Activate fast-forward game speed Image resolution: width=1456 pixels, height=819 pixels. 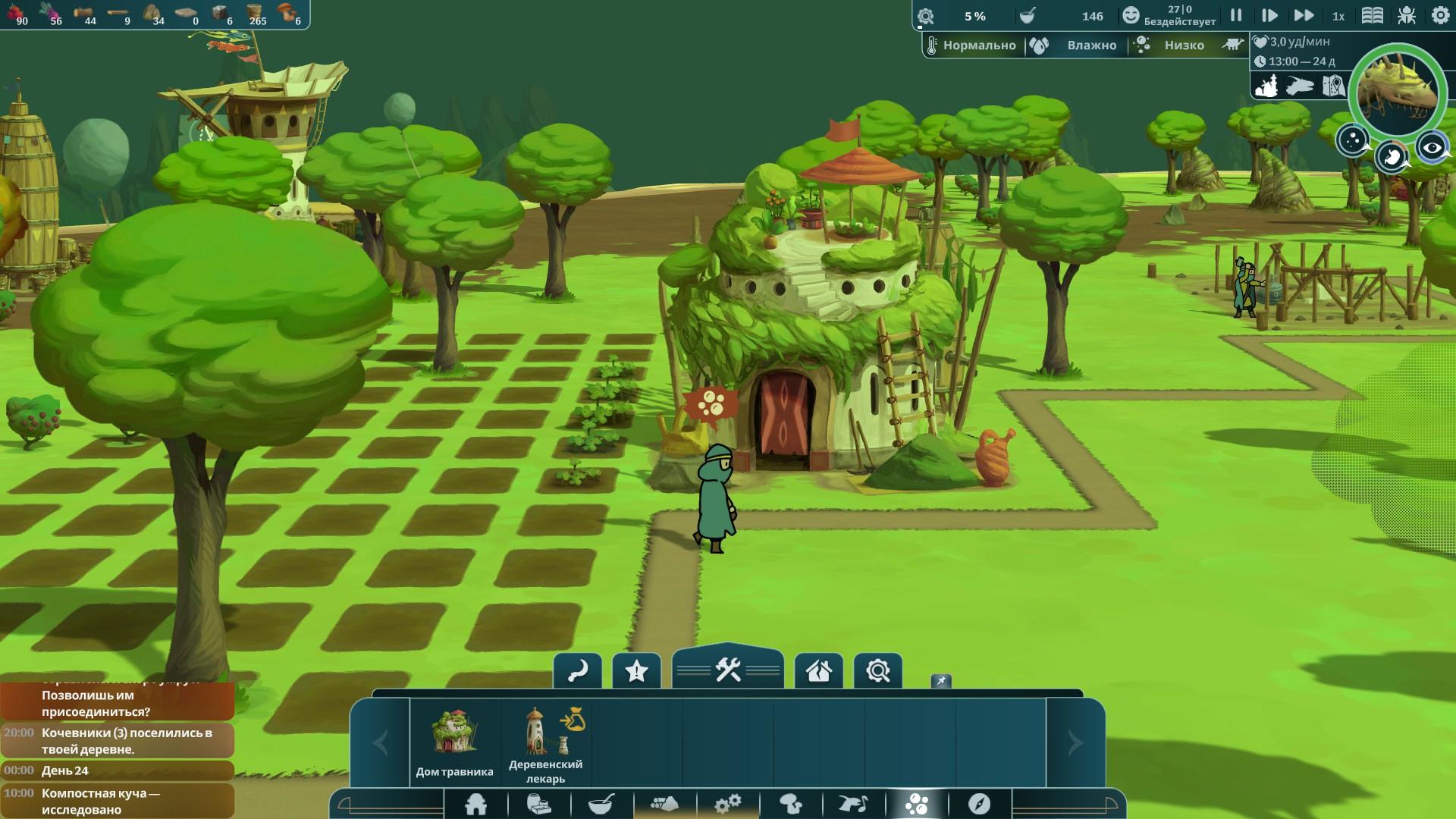tap(1304, 15)
